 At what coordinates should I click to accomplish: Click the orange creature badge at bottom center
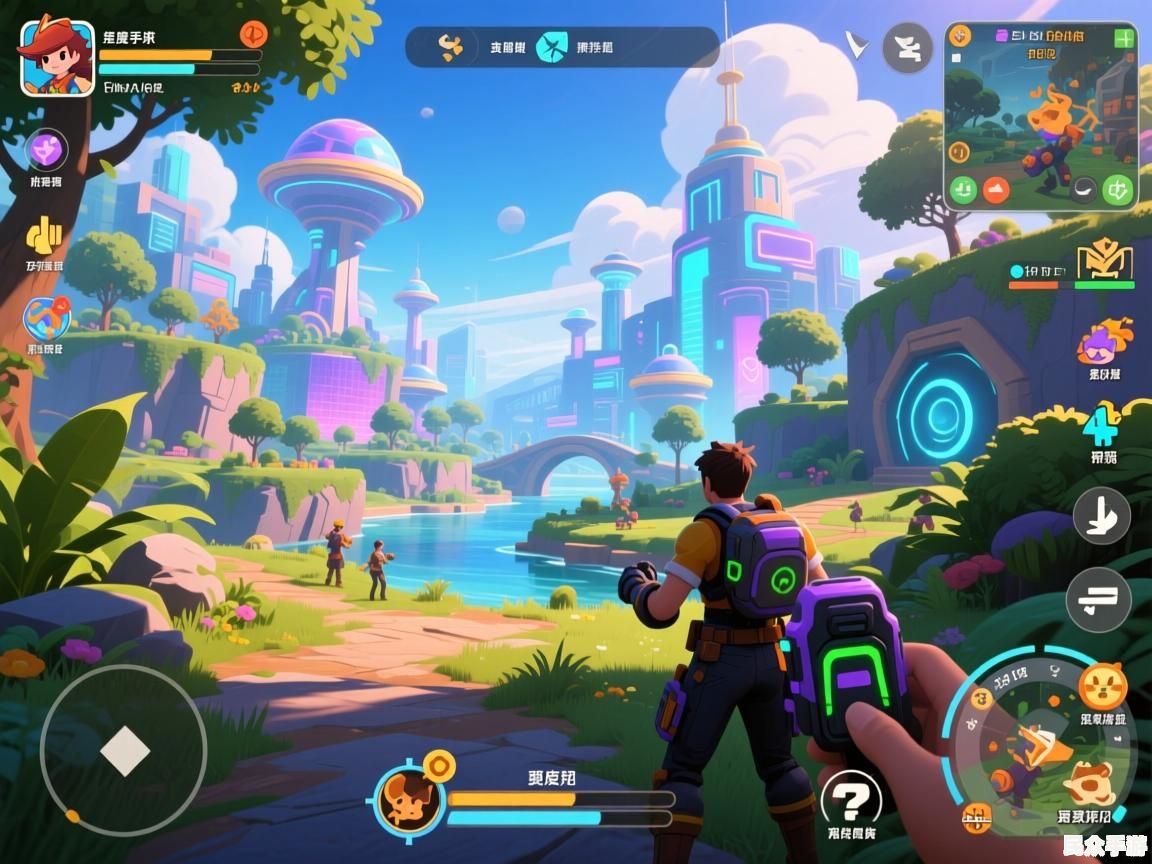[x=409, y=800]
